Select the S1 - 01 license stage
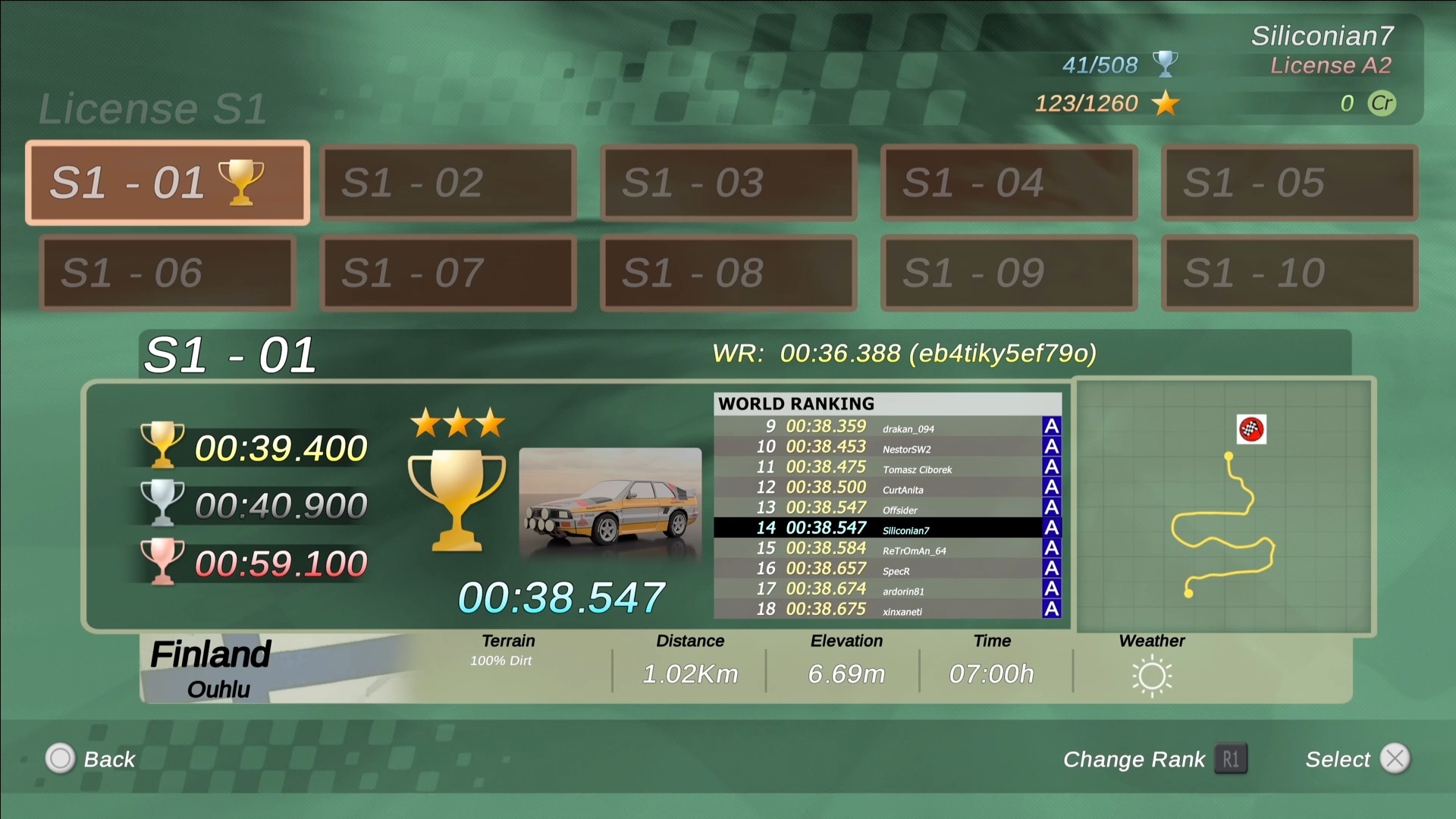Viewport: 1456px width, 819px height. [x=168, y=183]
